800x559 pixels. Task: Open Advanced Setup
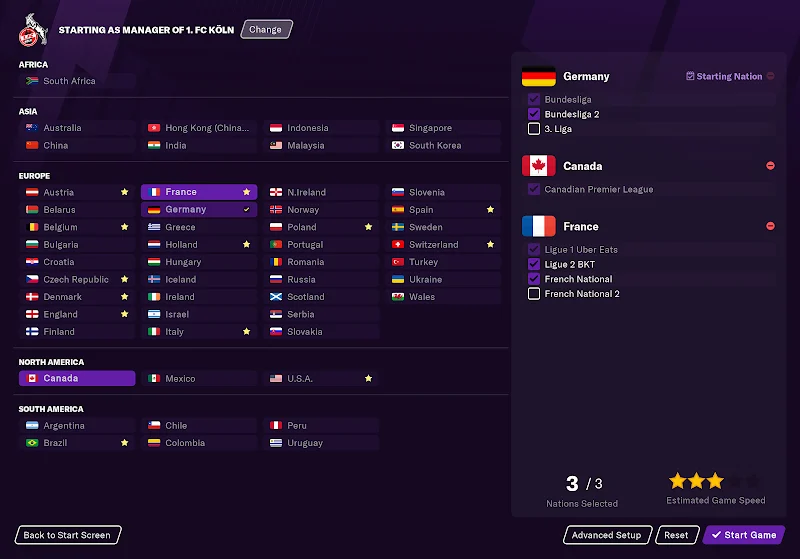tap(607, 535)
